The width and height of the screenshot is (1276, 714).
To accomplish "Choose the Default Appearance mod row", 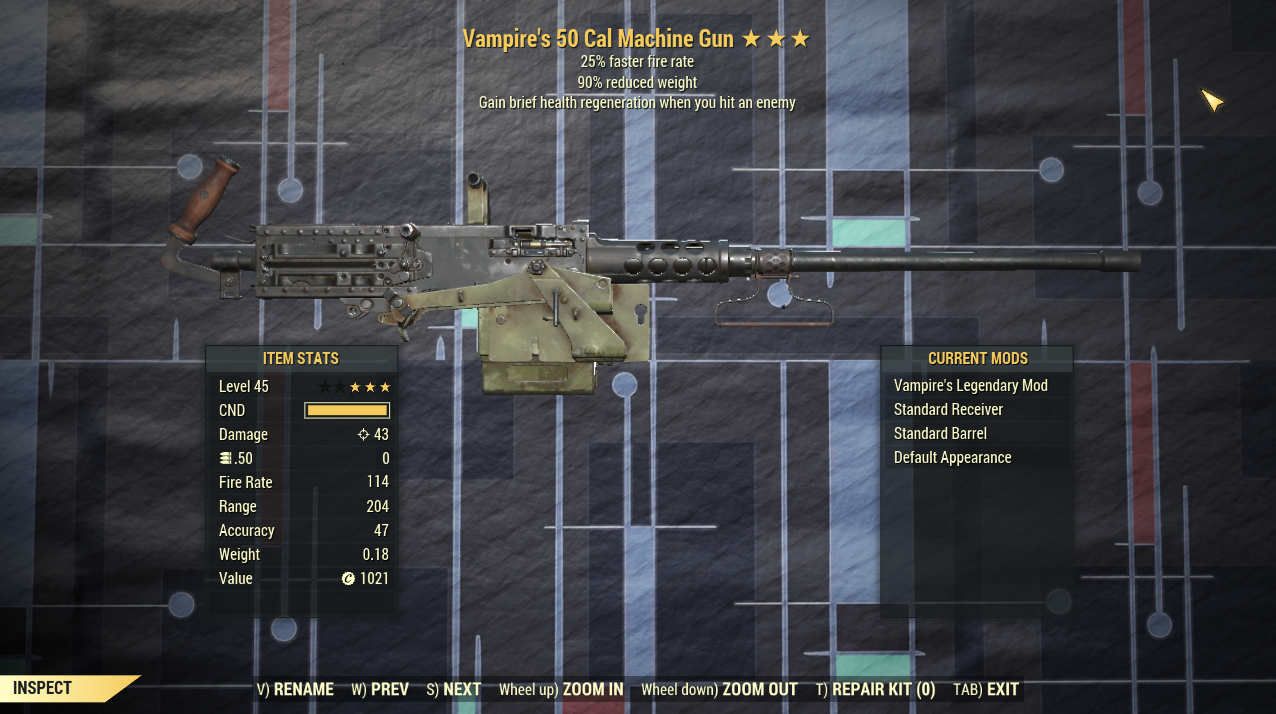I will click(x=952, y=458).
